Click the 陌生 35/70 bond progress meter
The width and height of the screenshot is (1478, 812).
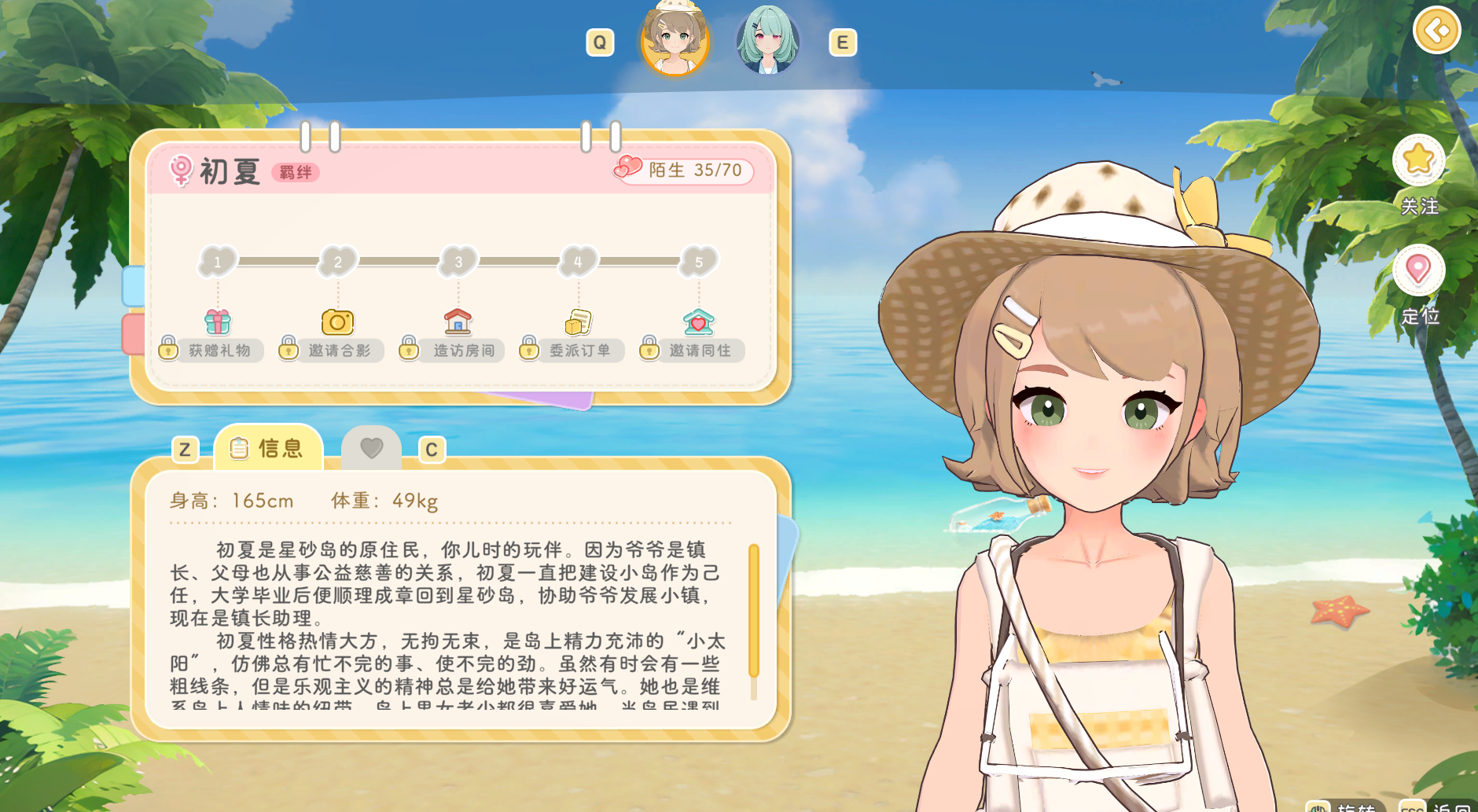(x=682, y=171)
